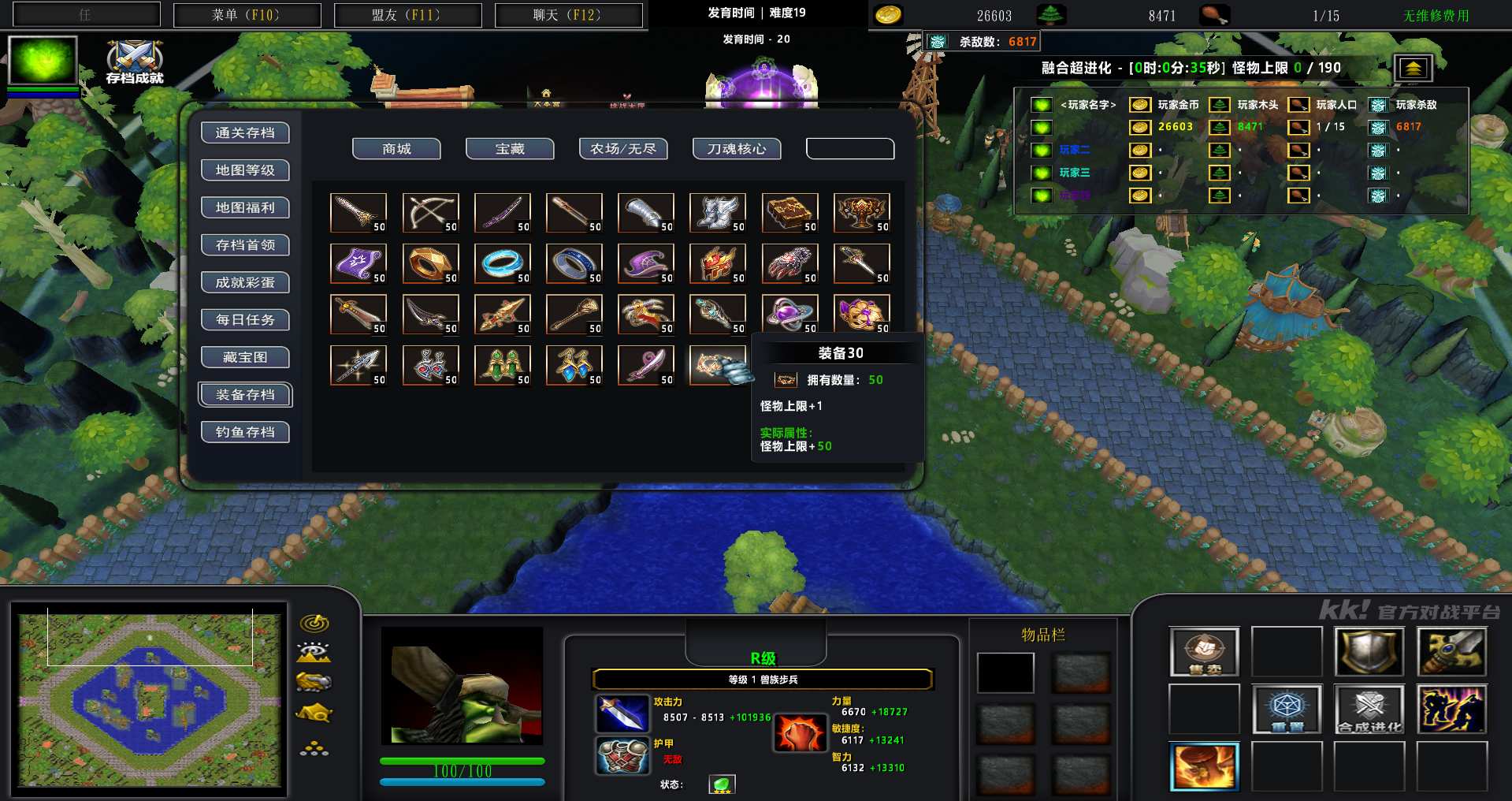Open the 盟友 (F11) allies panel

coord(407,15)
